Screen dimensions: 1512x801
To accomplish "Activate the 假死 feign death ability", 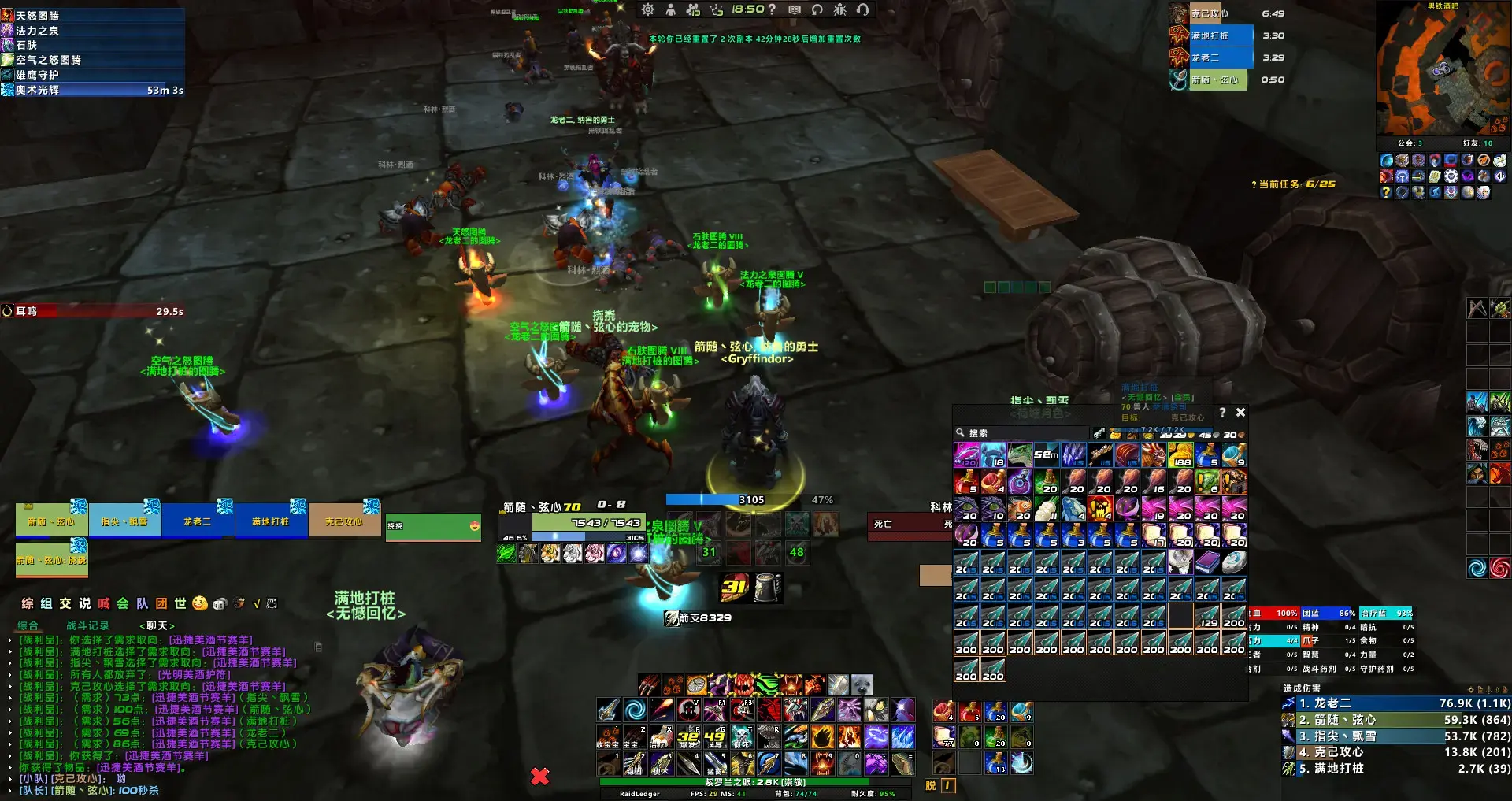I will point(742,737).
